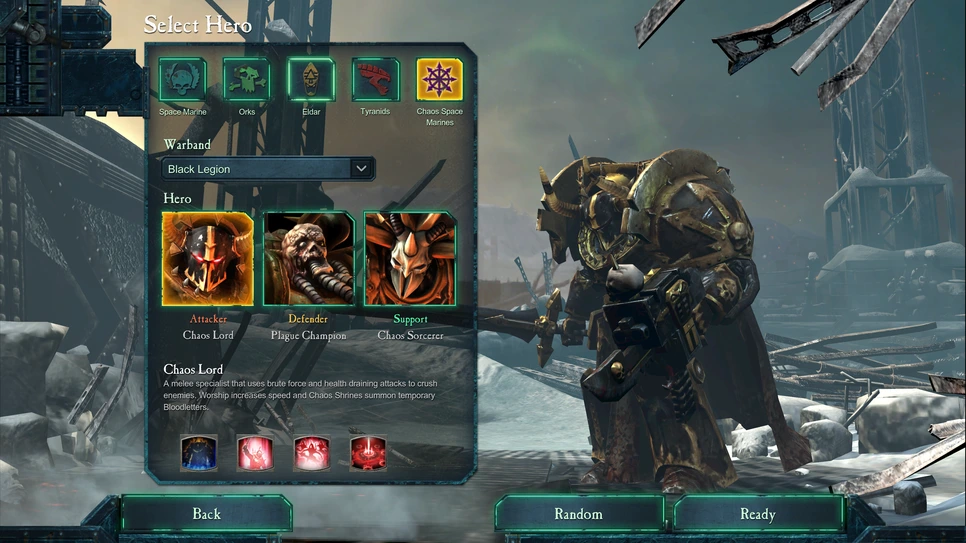This screenshot has width=966, height=543.
Task: Select the Space Marine faction icon
Action: point(183,80)
